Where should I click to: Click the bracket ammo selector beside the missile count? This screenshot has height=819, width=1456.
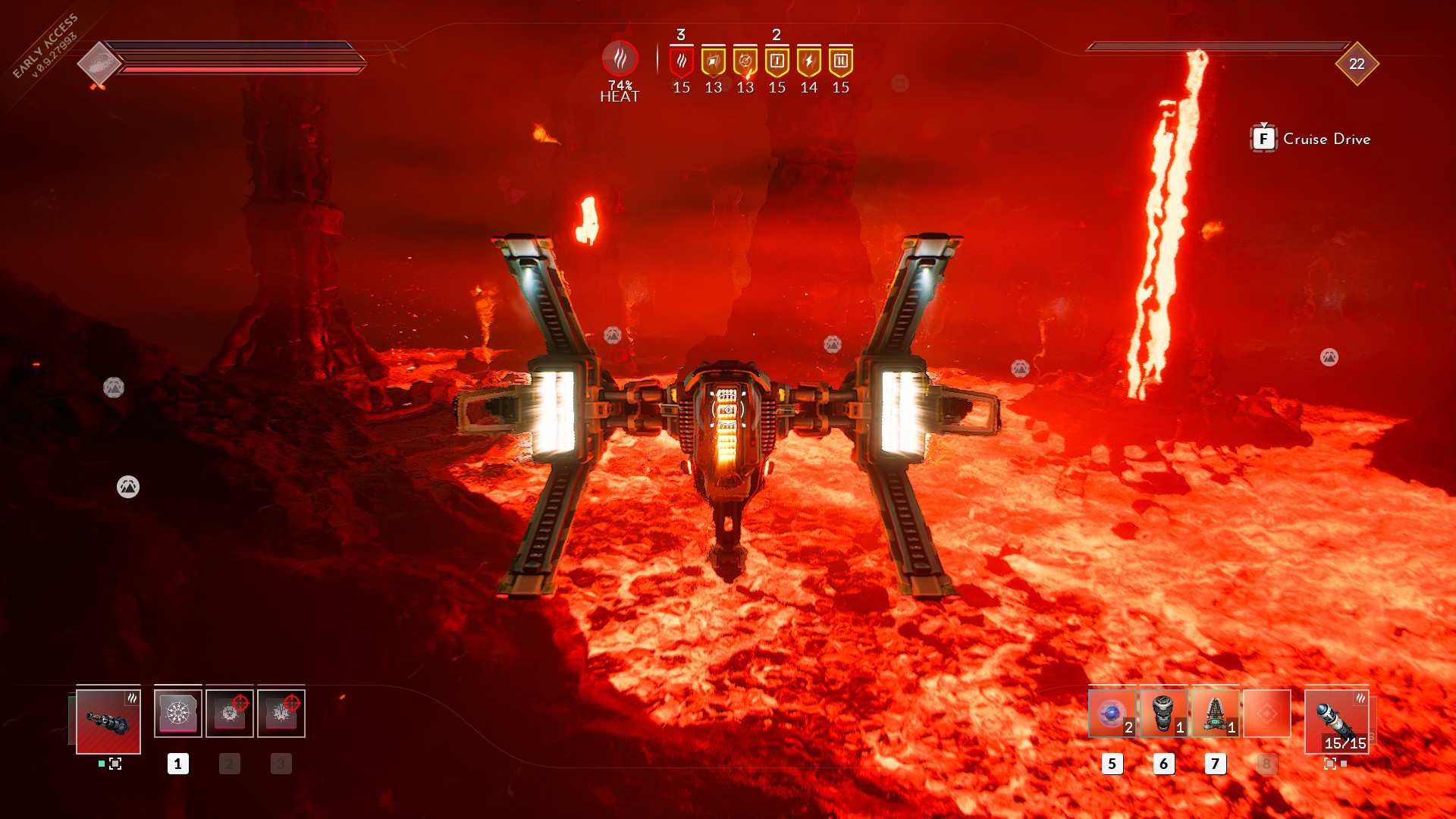click(1330, 764)
